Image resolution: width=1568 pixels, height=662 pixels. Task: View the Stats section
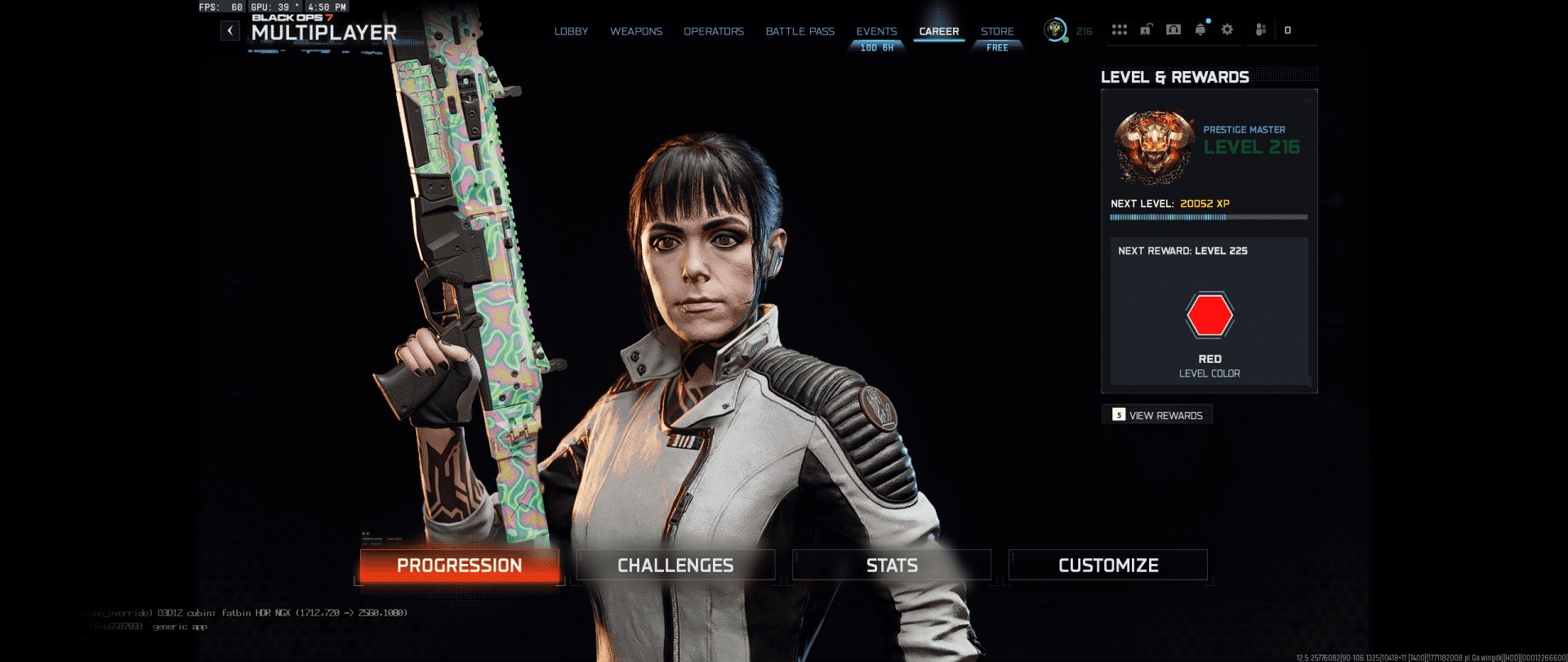click(x=892, y=566)
